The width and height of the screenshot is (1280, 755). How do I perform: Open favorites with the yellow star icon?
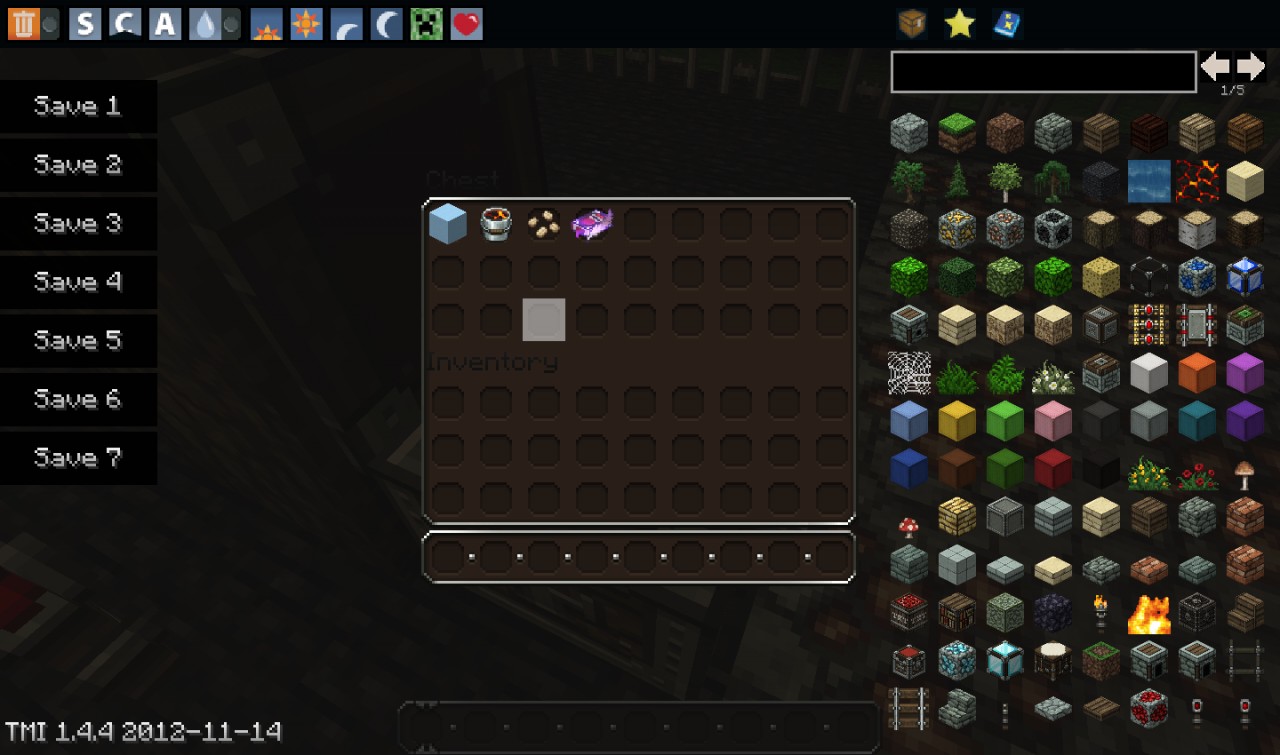pyautogui.click(x=960, y=23)
